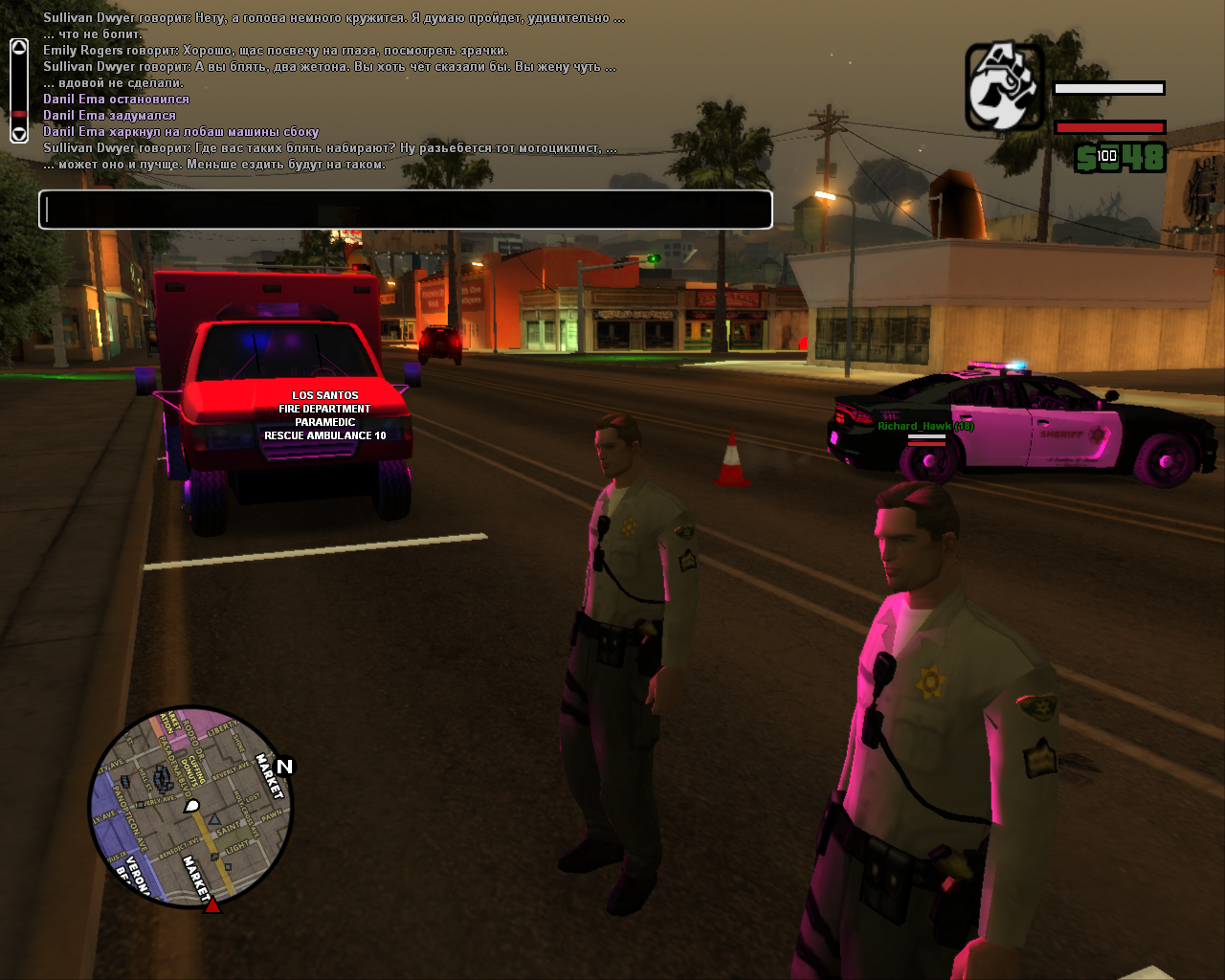Screen dimensions: 1225x980
Task: Click the chat scrollbar up arrow
Action: coord(19,48)
